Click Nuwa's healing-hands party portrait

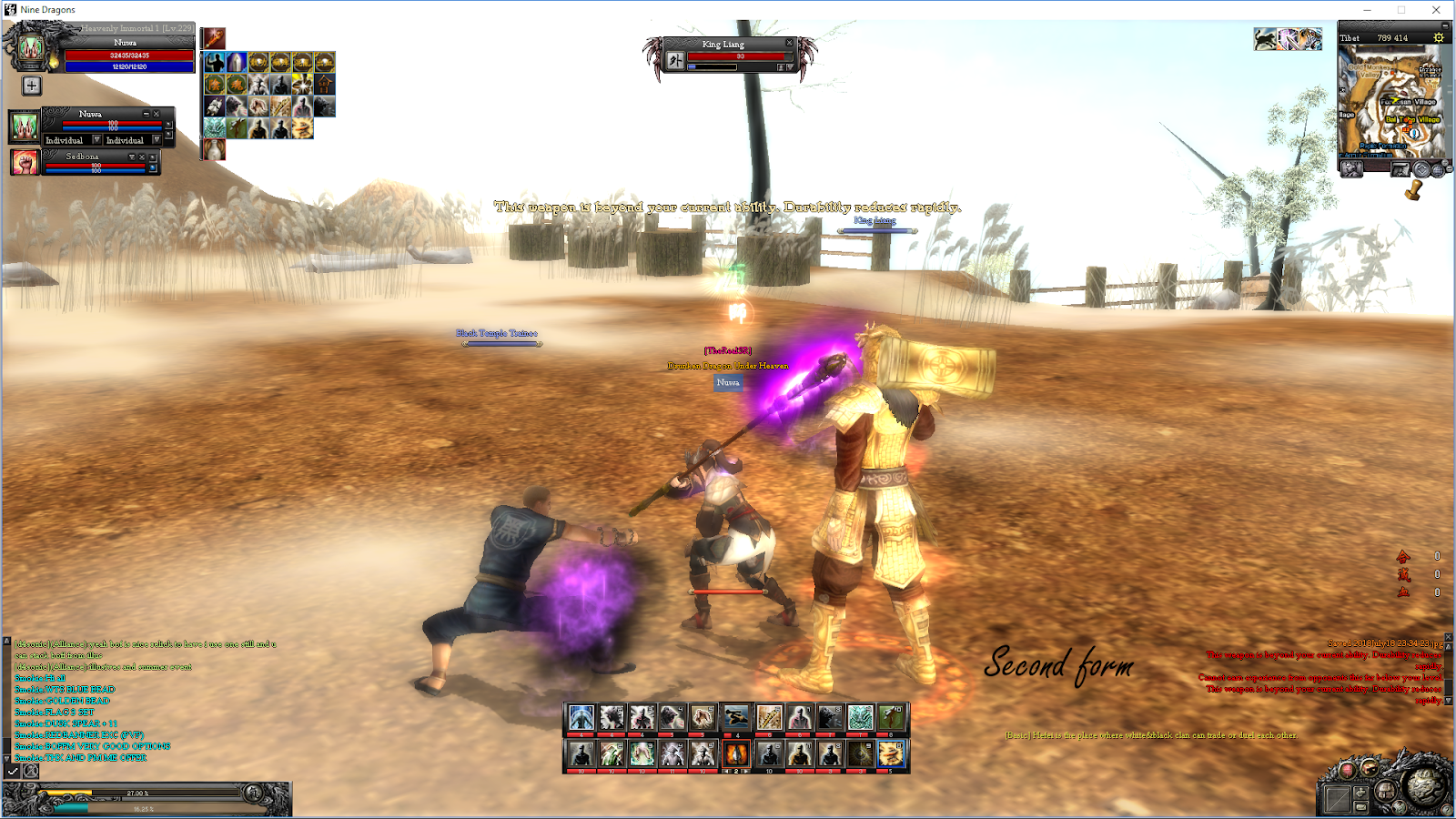[x=25, y=126]
